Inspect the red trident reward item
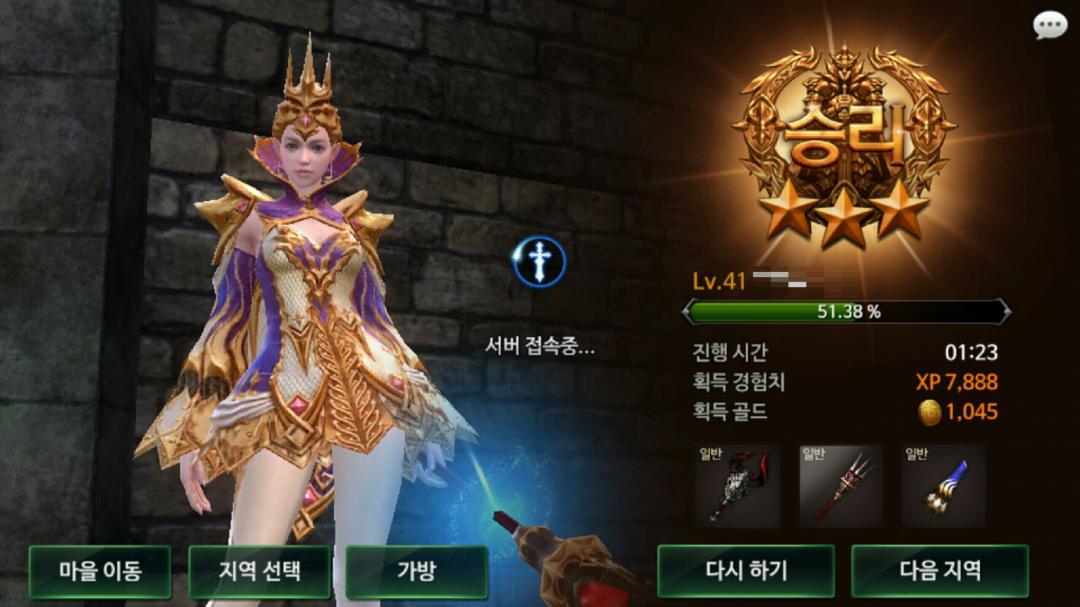This screenshot has width=1080, height=607. point(841,487)
